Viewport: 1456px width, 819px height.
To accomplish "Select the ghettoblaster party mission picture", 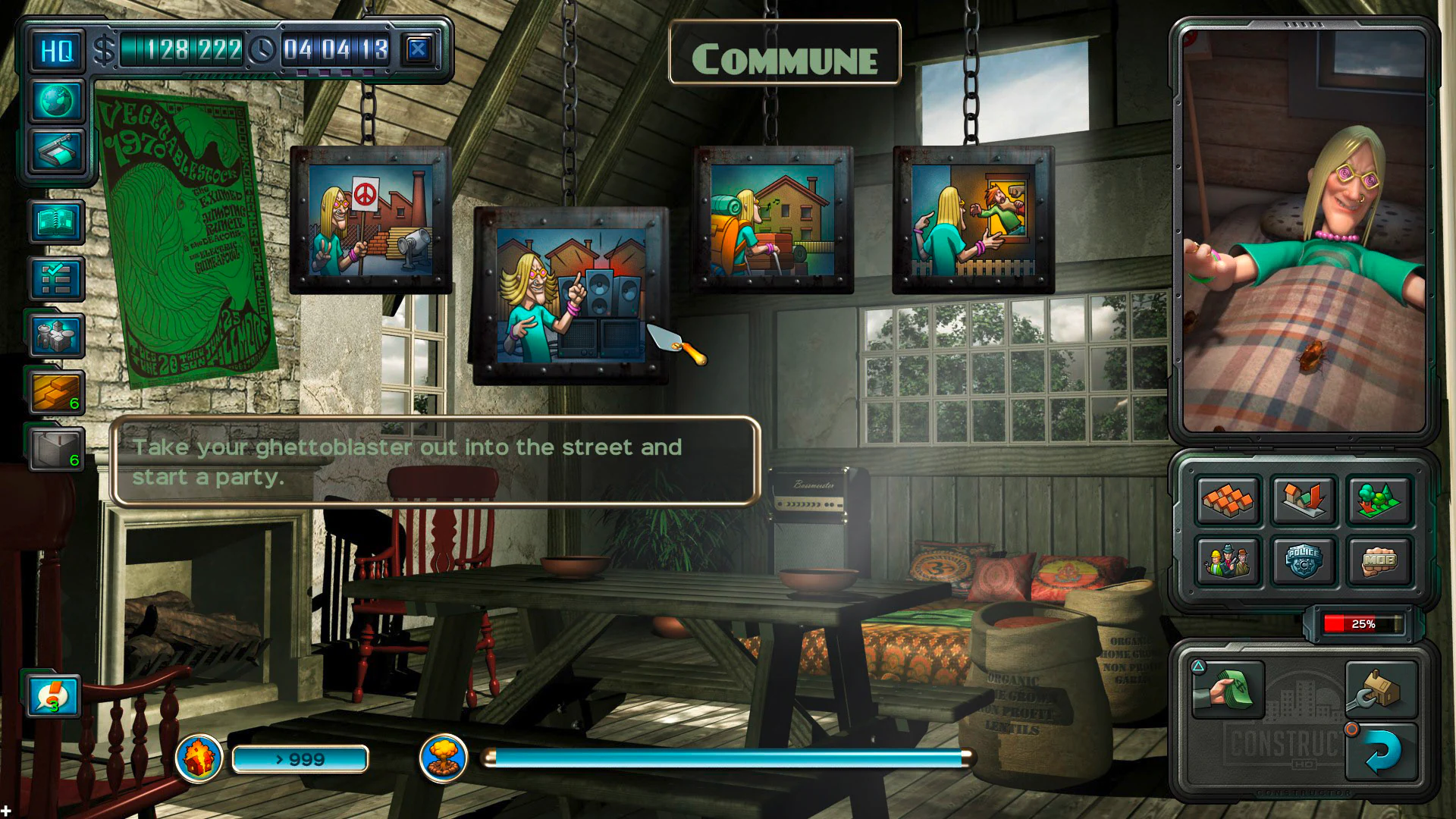I will pos(570,296).
